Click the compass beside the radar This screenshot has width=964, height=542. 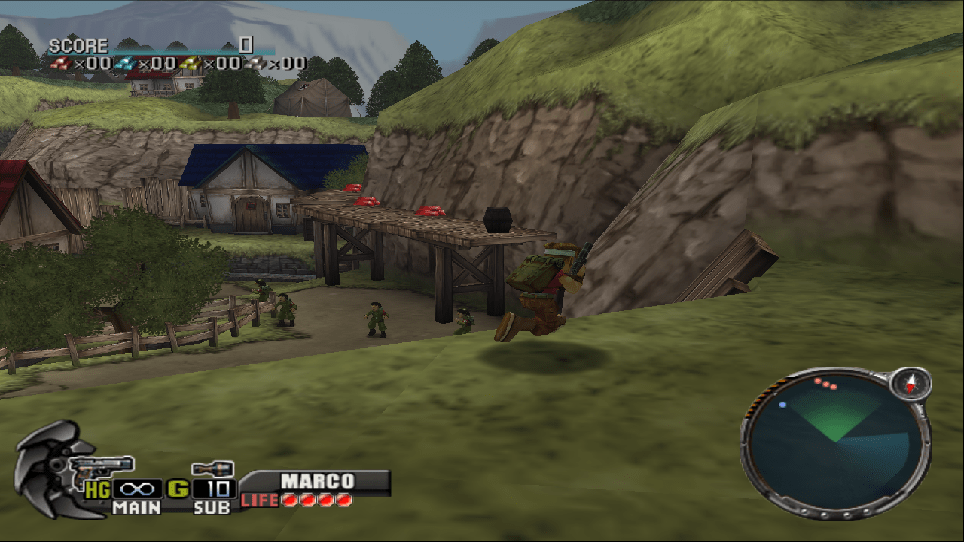tap(911, 382)
